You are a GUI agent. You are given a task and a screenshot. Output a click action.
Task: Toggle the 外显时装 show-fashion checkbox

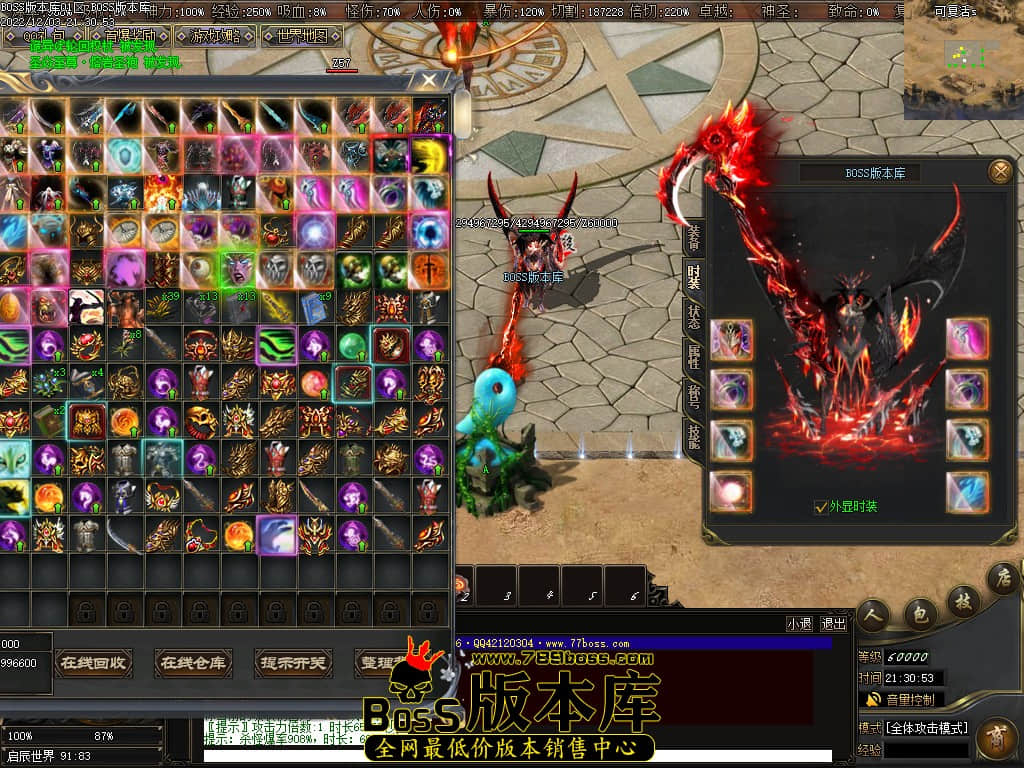[x=821, y=507]
